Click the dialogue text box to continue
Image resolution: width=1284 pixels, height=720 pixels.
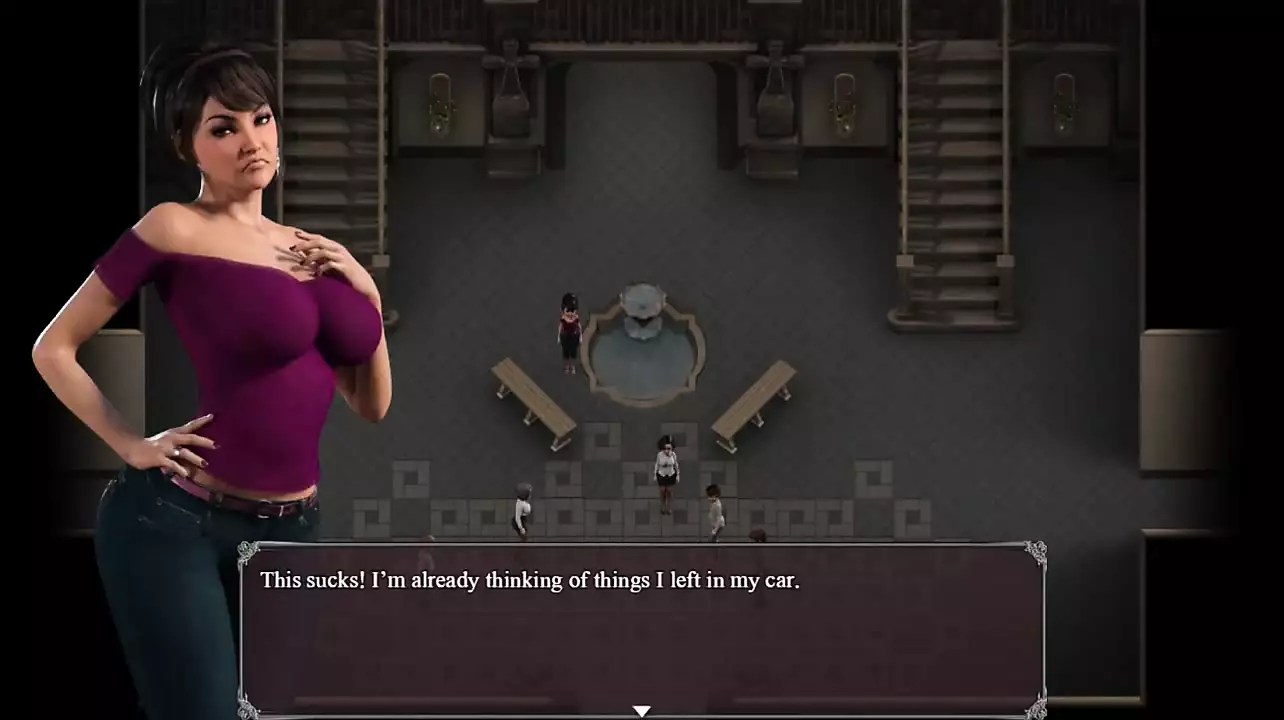click(642, 630)
